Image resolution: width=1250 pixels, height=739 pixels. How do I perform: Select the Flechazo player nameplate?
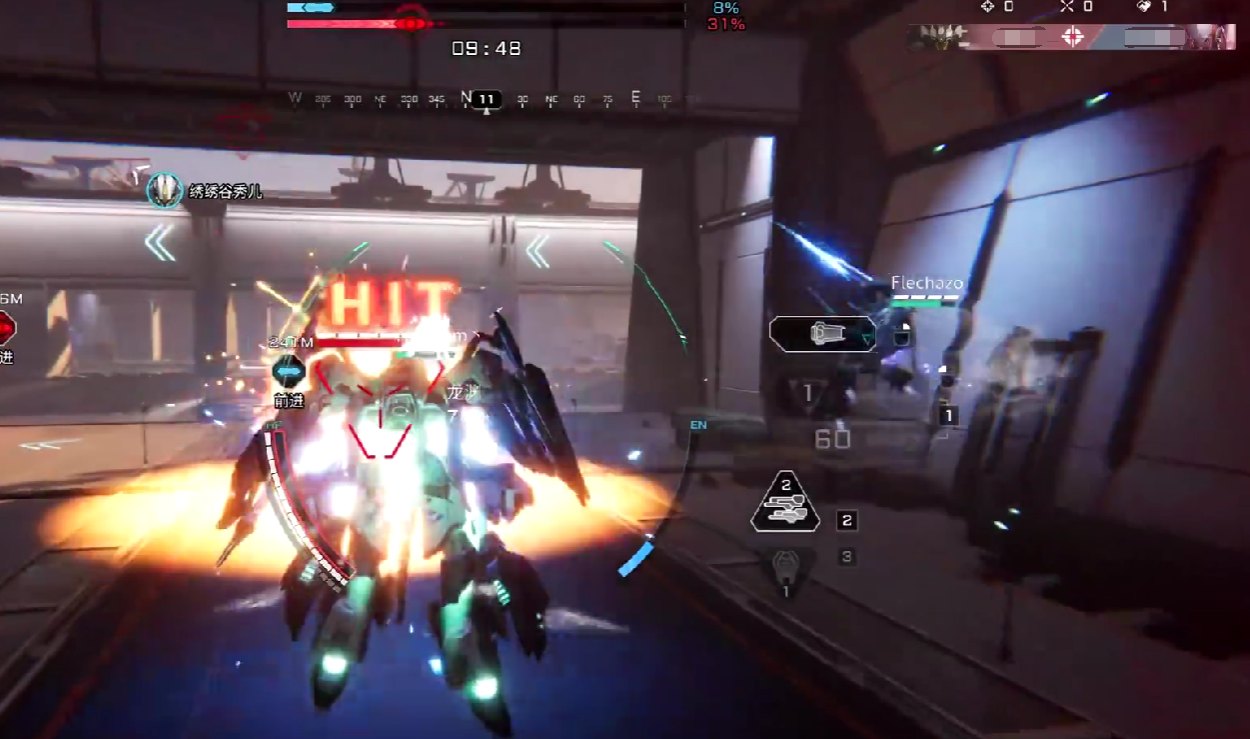(x=926, y=284)
